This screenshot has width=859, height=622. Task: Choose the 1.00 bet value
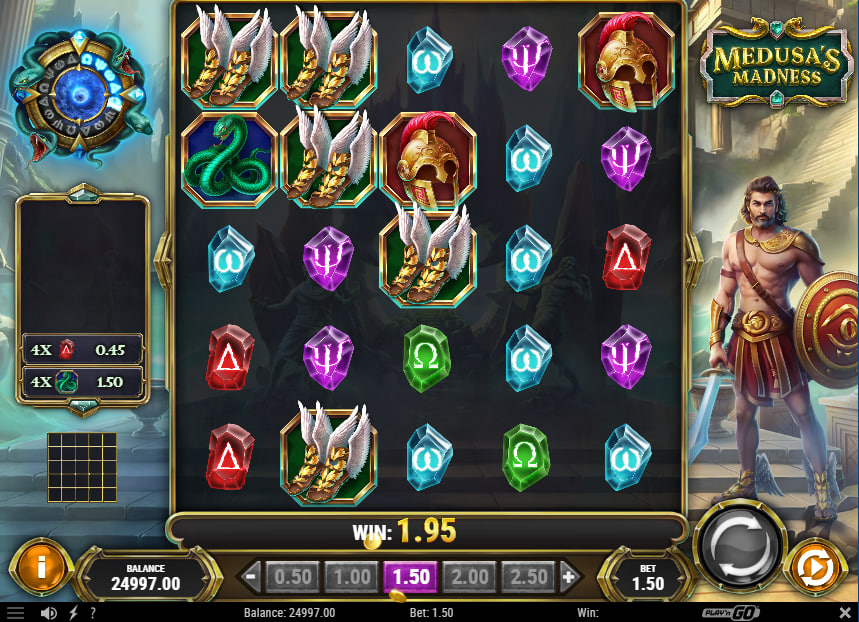[x=351, y=576]
